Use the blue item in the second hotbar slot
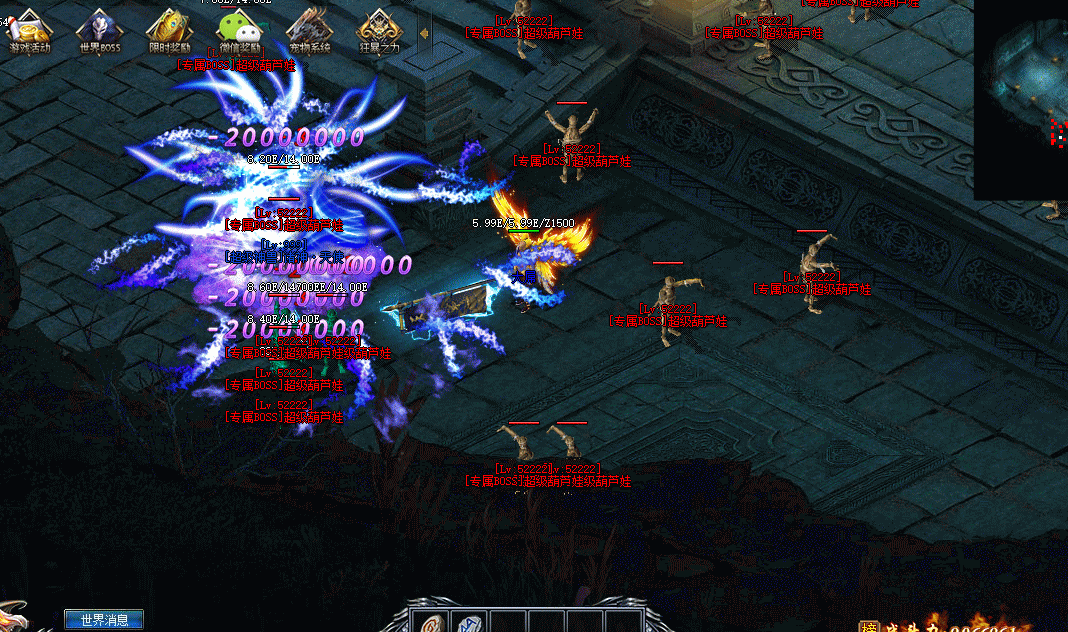 (469, 622)
